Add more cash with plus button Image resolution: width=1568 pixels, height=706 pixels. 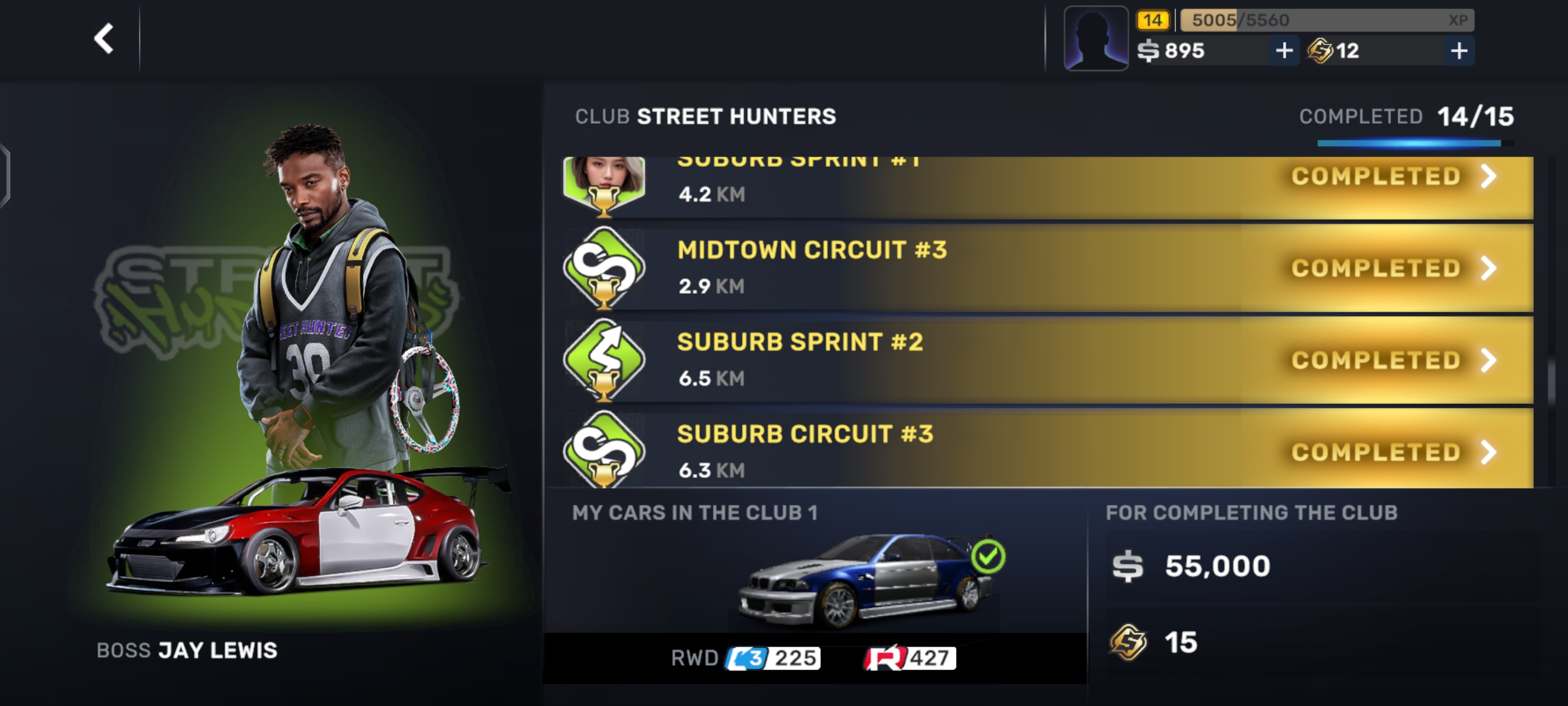pyautogui.click(x=1284, y=50)
